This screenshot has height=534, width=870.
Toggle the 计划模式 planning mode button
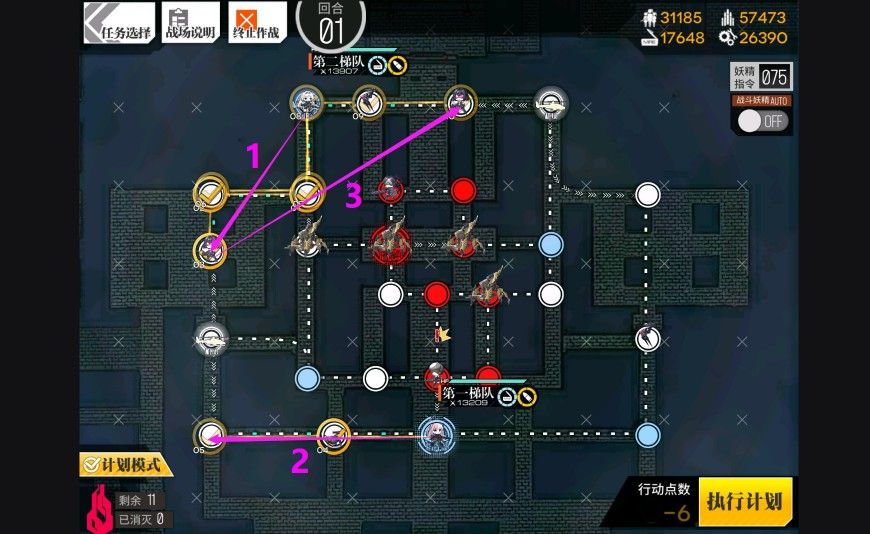pos(126,464)
